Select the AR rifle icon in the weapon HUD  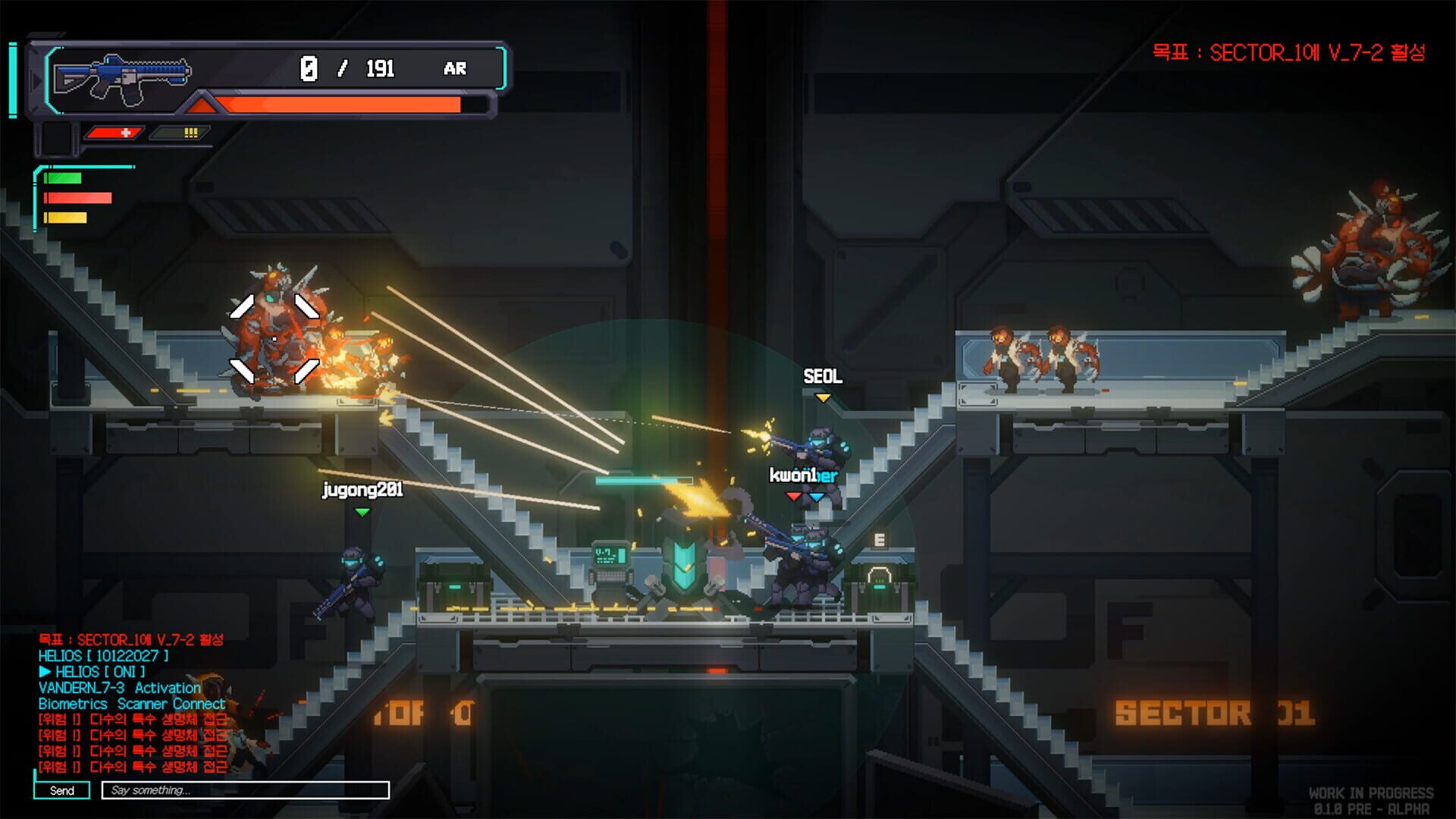[x=121, y=76]
